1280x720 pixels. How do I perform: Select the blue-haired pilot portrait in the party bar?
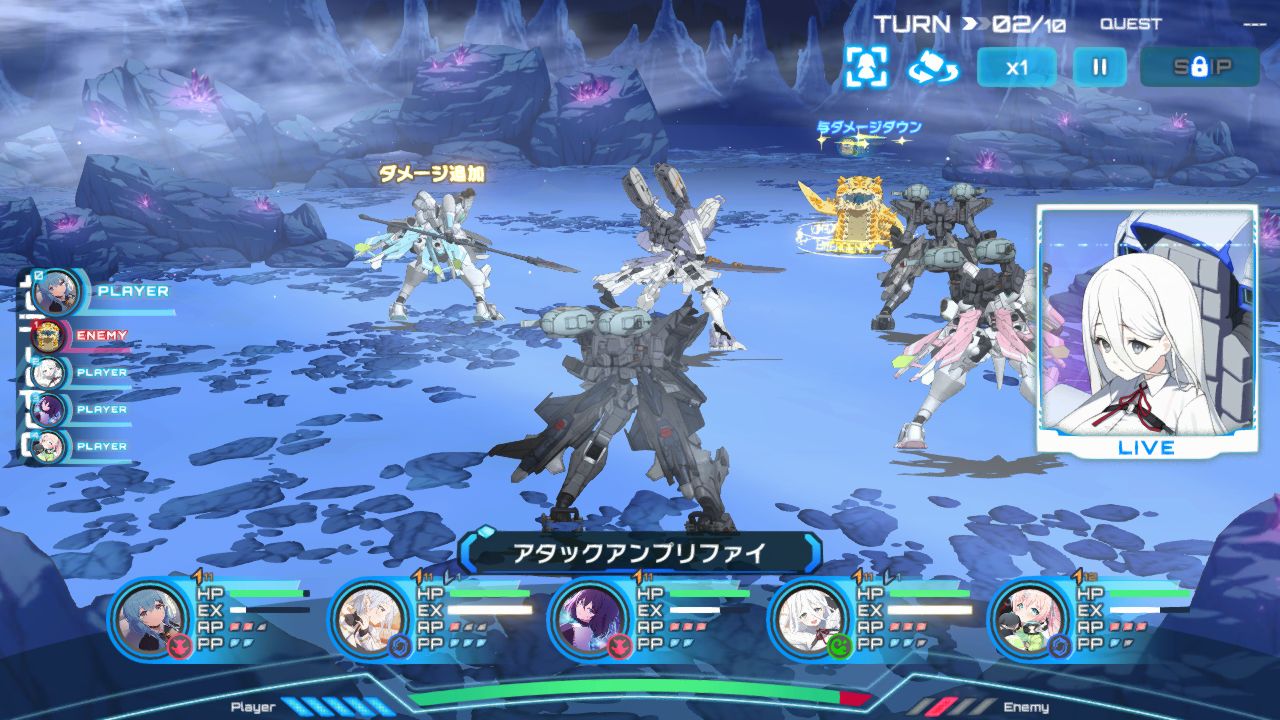click(x=150, y=618)
